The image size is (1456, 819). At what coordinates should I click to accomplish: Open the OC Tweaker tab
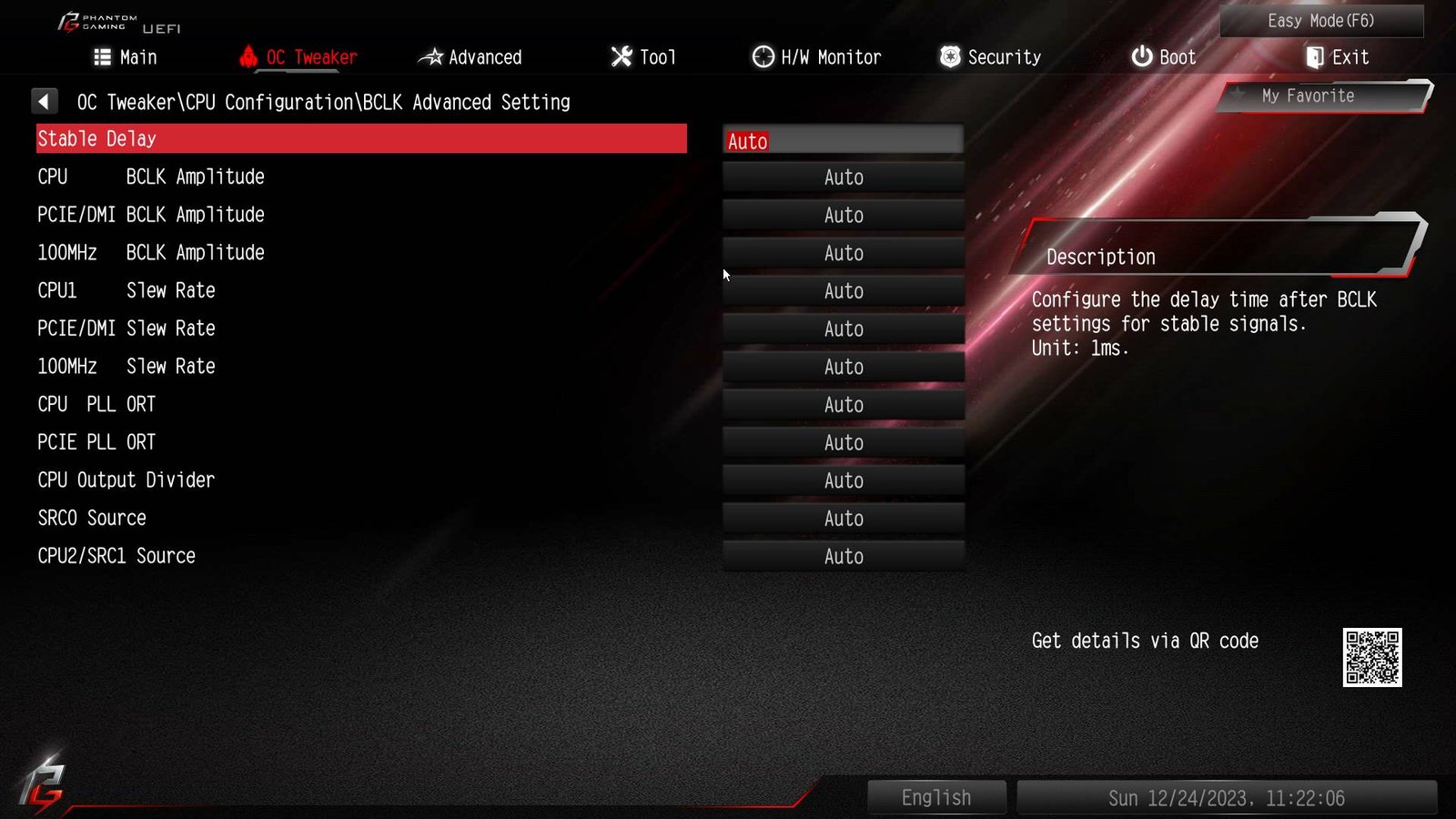298,57
